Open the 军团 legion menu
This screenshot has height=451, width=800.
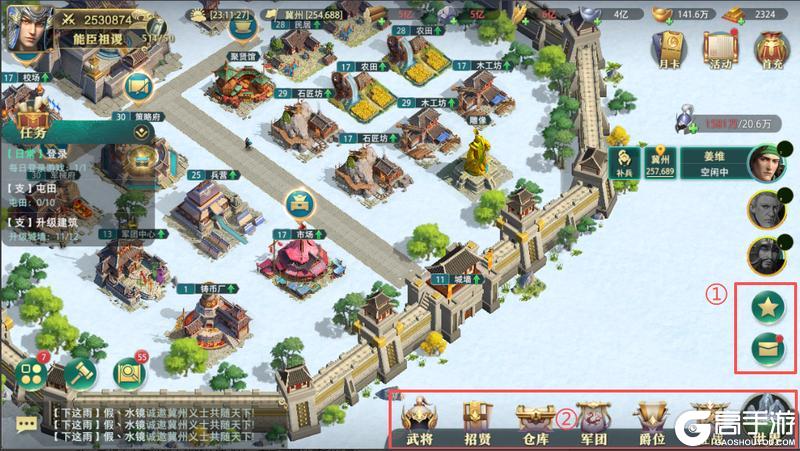tap(593, 420)
